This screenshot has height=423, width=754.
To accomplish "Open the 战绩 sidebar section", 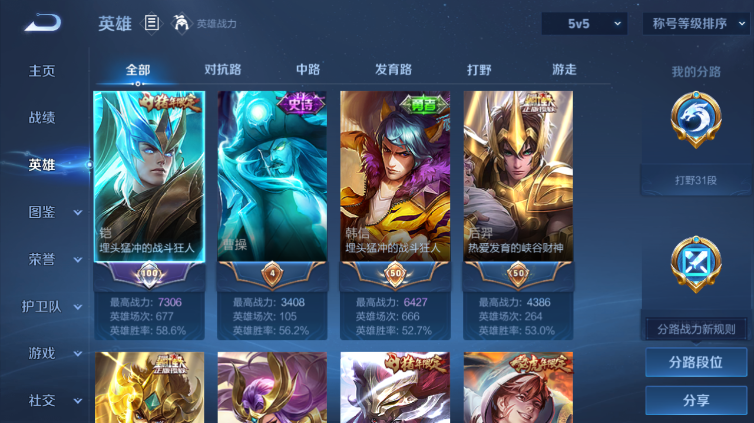I will click(42, 118).
